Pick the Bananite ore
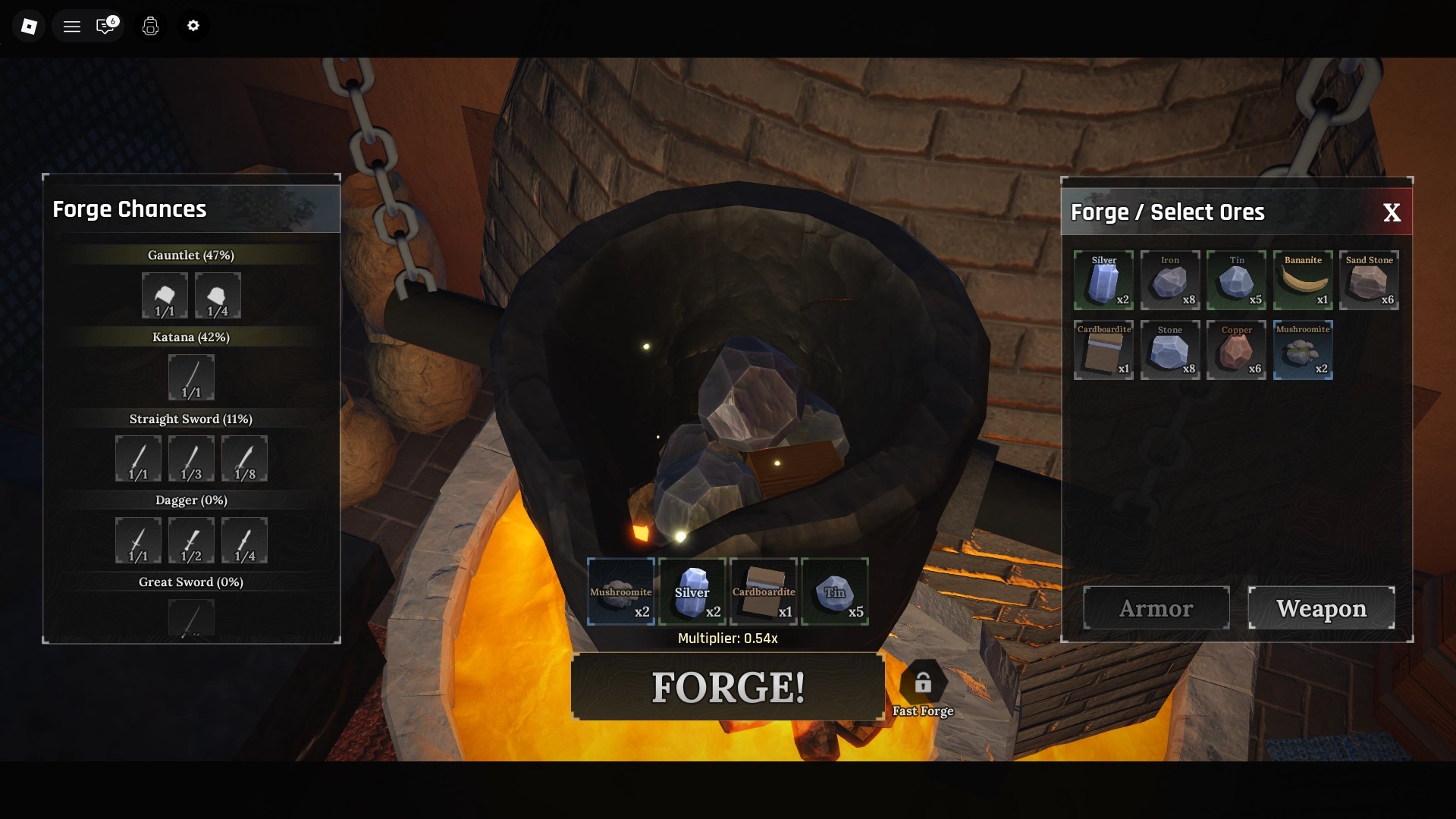 [x=1303, y=280]
